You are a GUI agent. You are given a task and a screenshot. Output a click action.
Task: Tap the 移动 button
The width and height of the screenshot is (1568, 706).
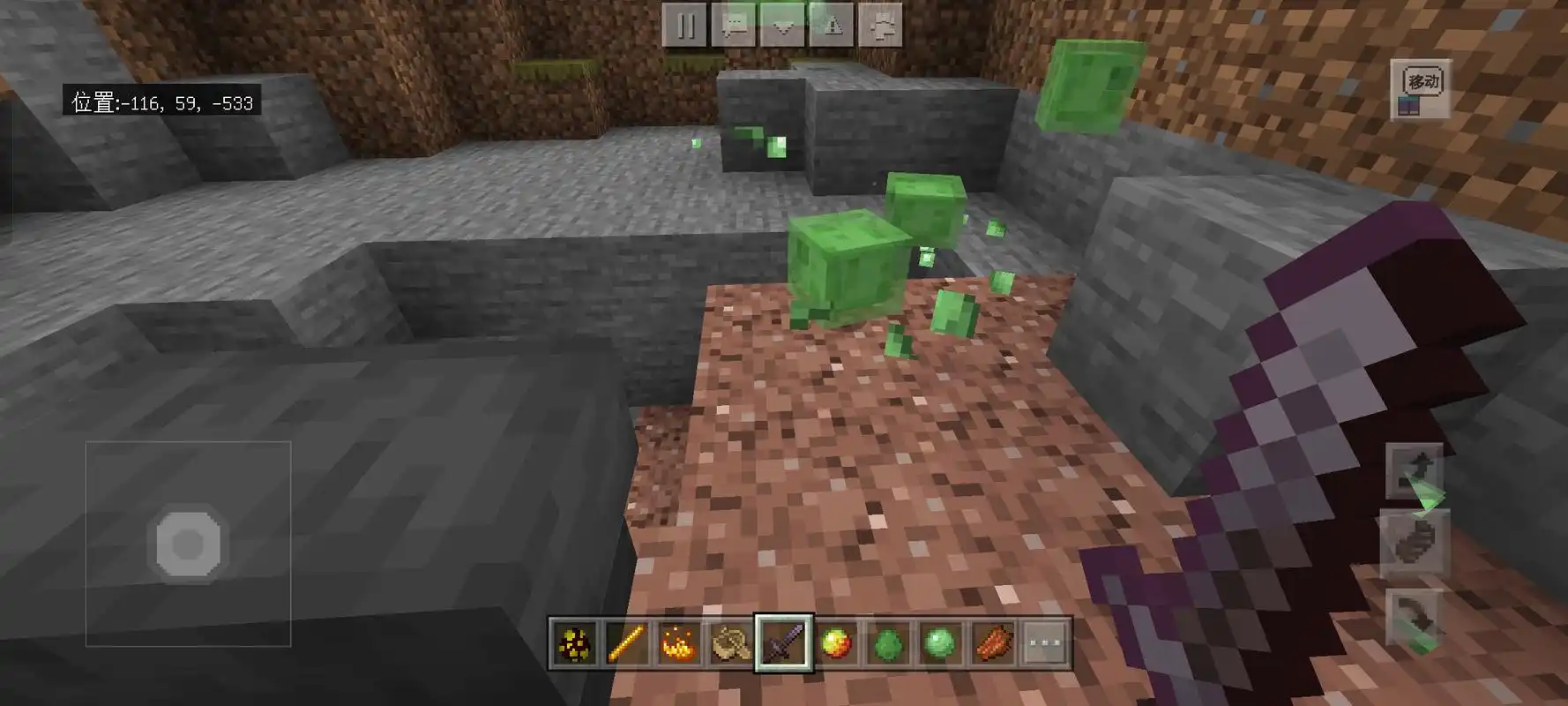1421,90
